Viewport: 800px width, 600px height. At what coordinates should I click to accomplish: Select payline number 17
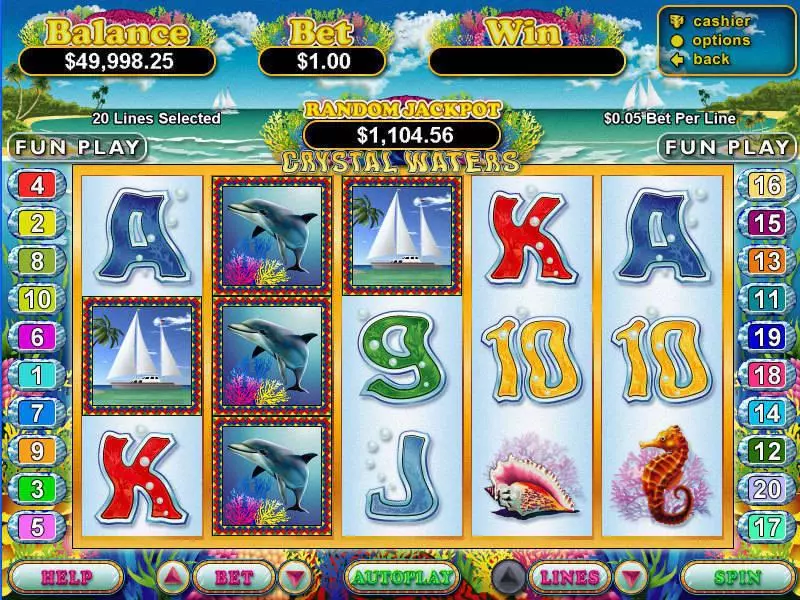click(766, 526)
